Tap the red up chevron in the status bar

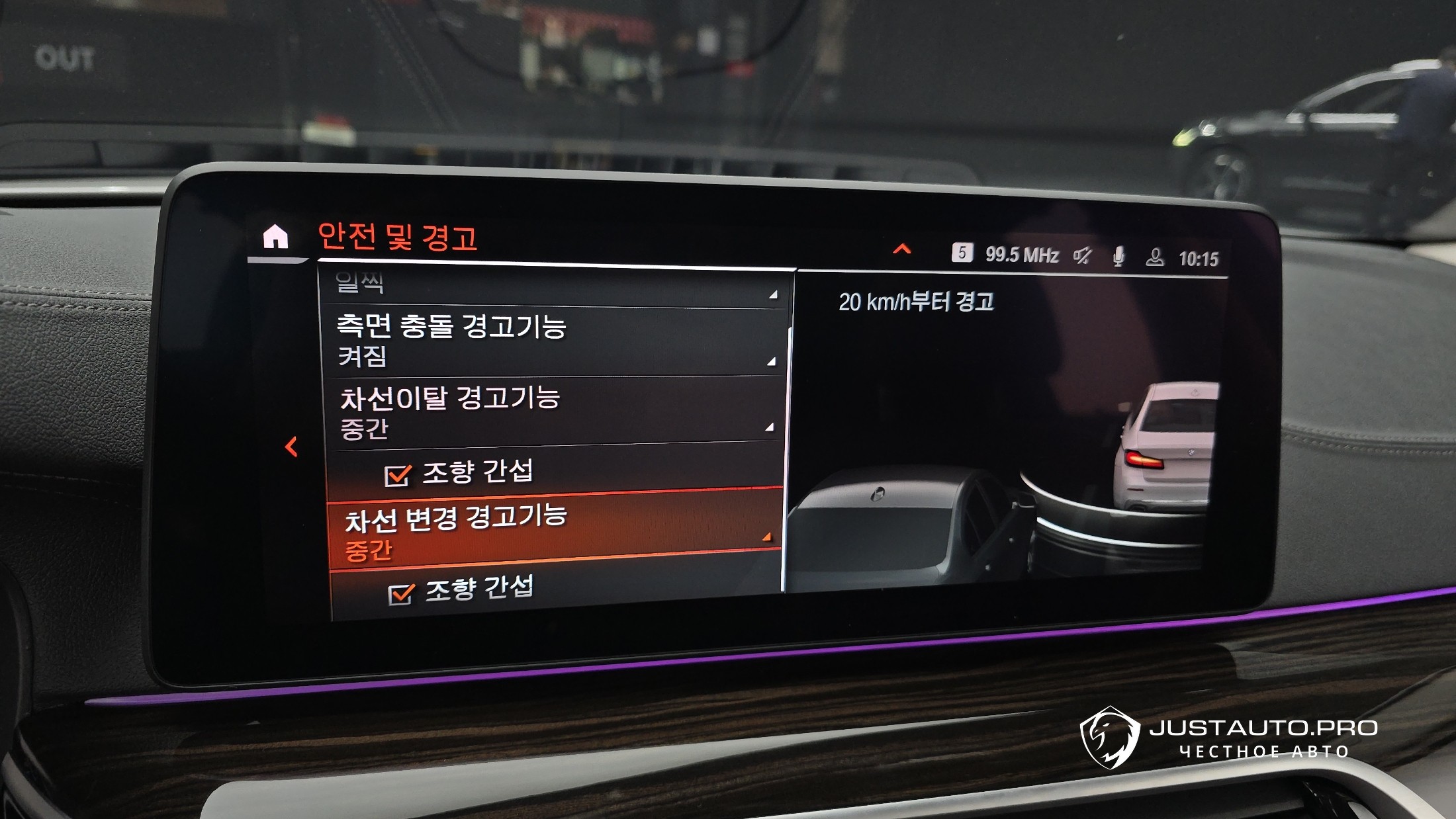click(901, 249)
